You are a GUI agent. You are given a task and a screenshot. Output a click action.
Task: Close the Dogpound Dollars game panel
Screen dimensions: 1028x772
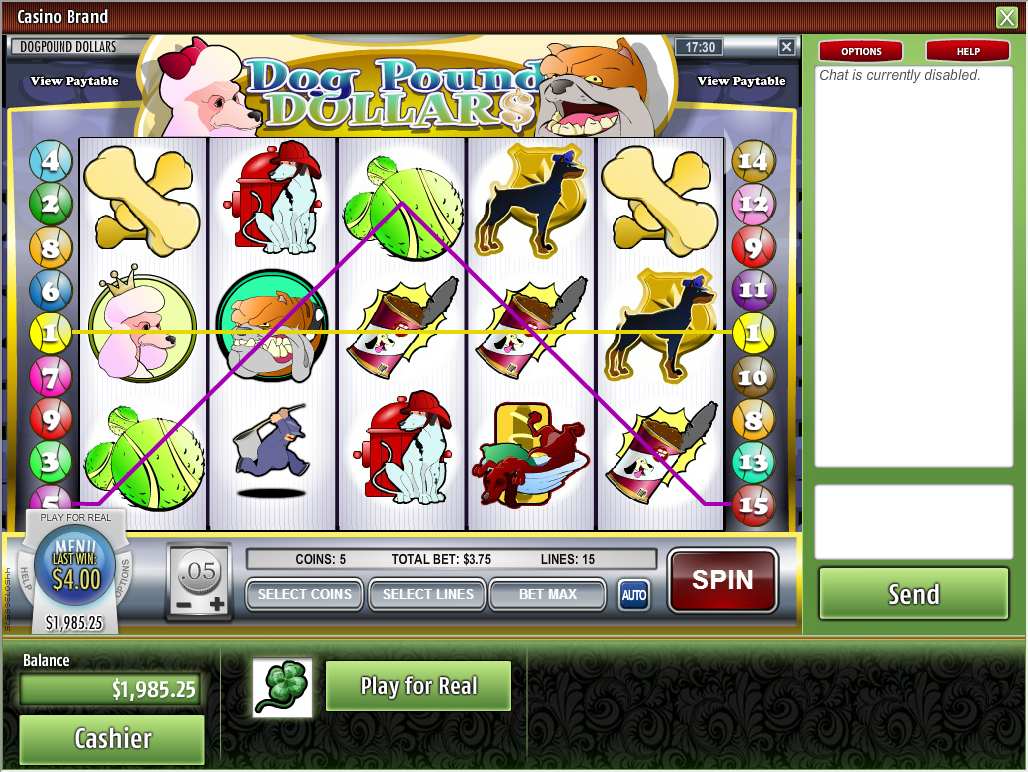click(787, 47)
